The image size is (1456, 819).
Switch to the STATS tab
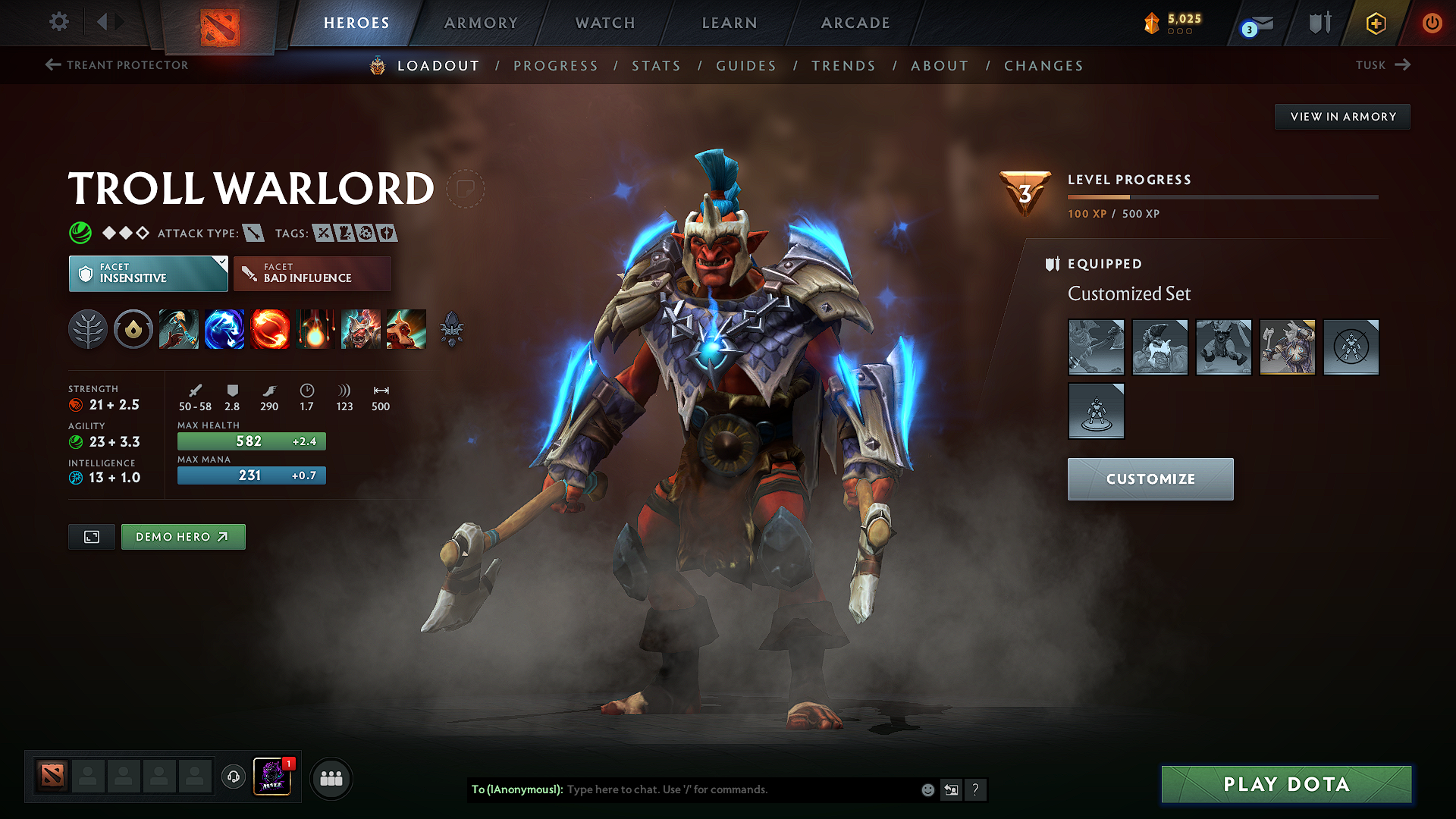pyautogui.click(x=656, y=65)
